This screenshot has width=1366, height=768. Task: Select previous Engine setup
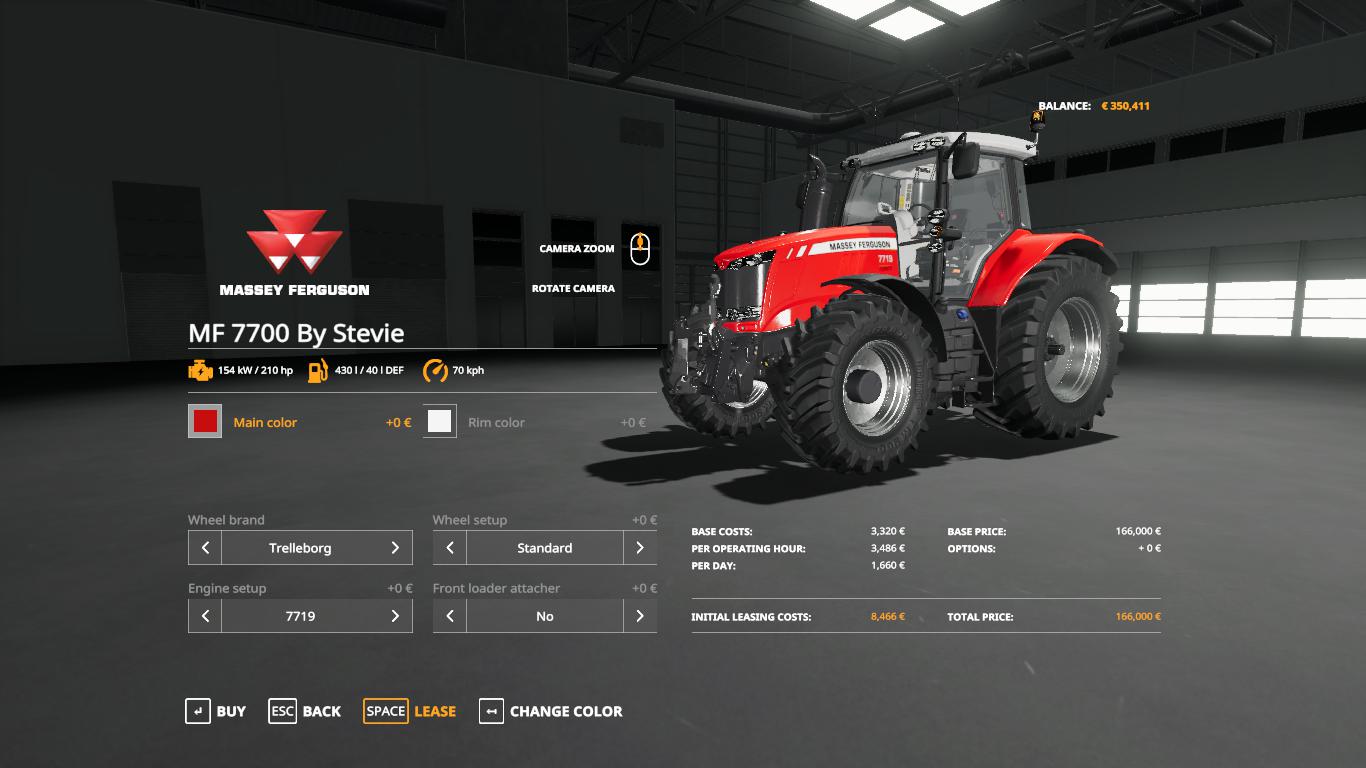[x=205, y=616]
